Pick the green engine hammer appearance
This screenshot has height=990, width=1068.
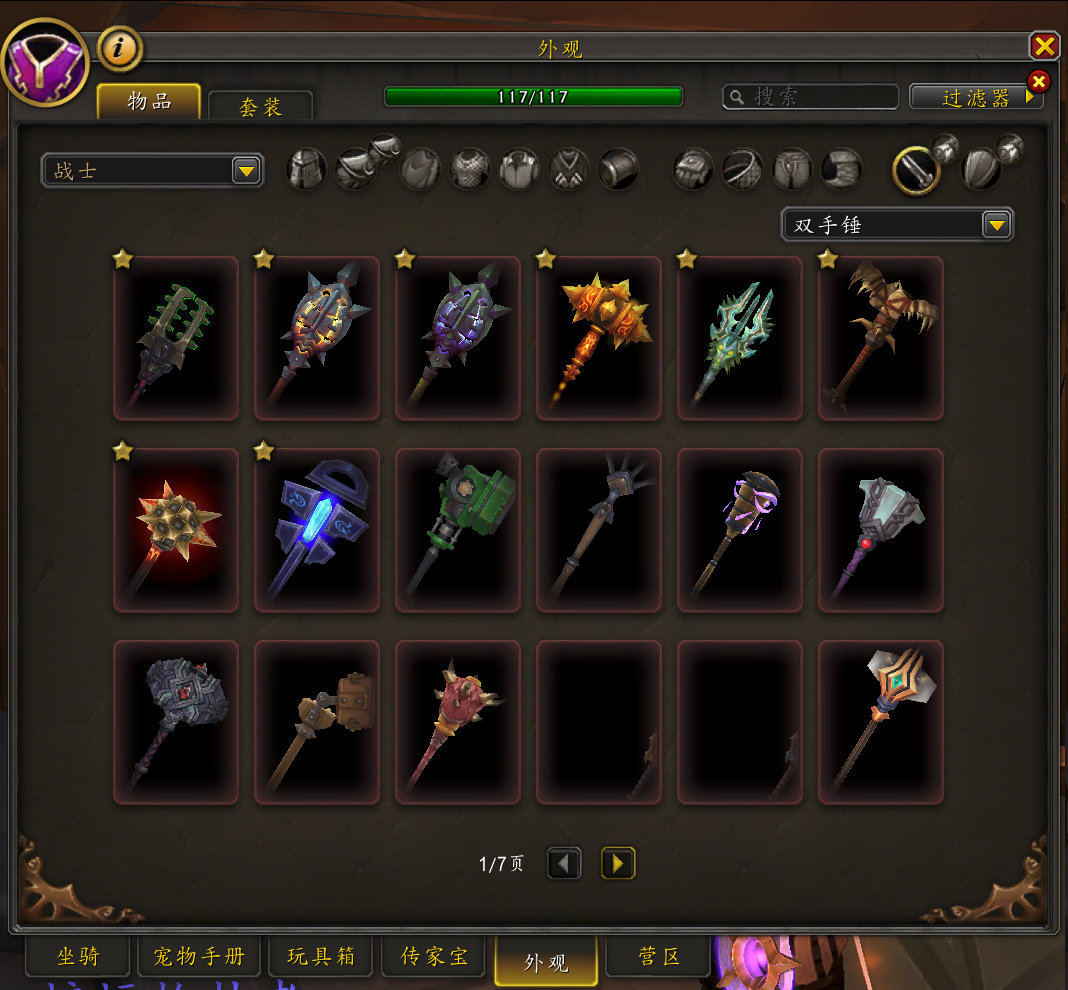point(458,530)
